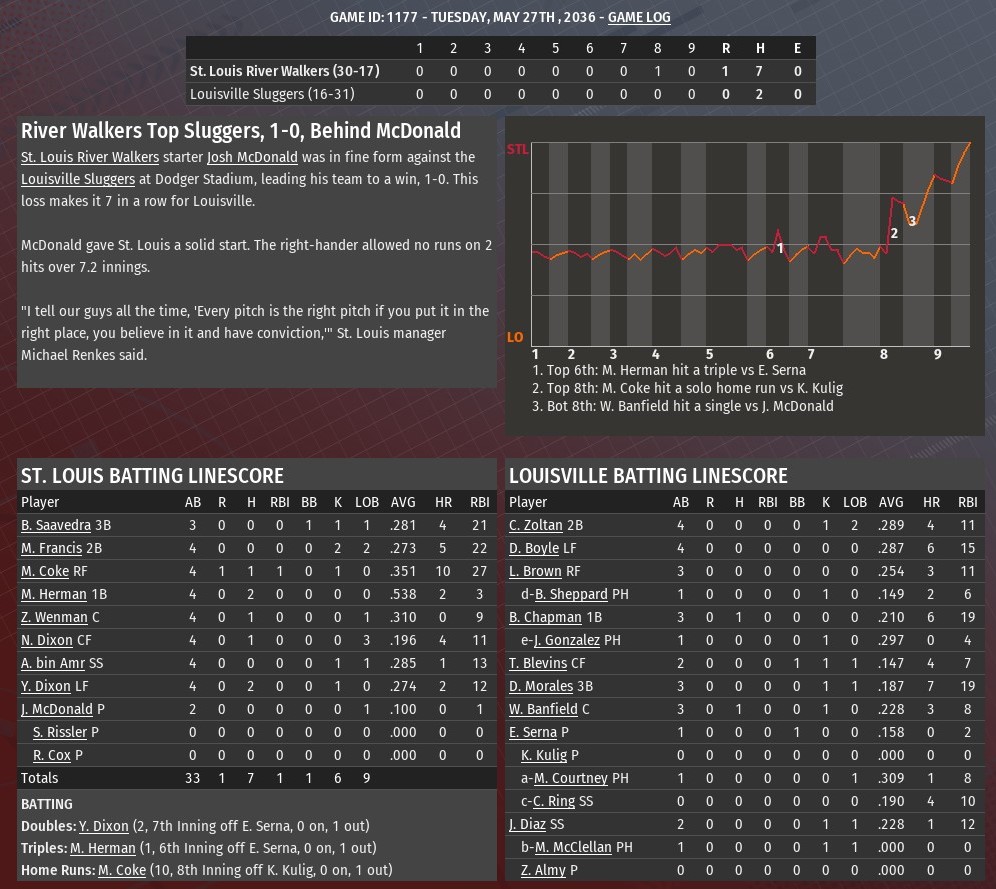Choose R. Cox from the St. Louis linescore
996x889 pixels.
tap(52, 755)
